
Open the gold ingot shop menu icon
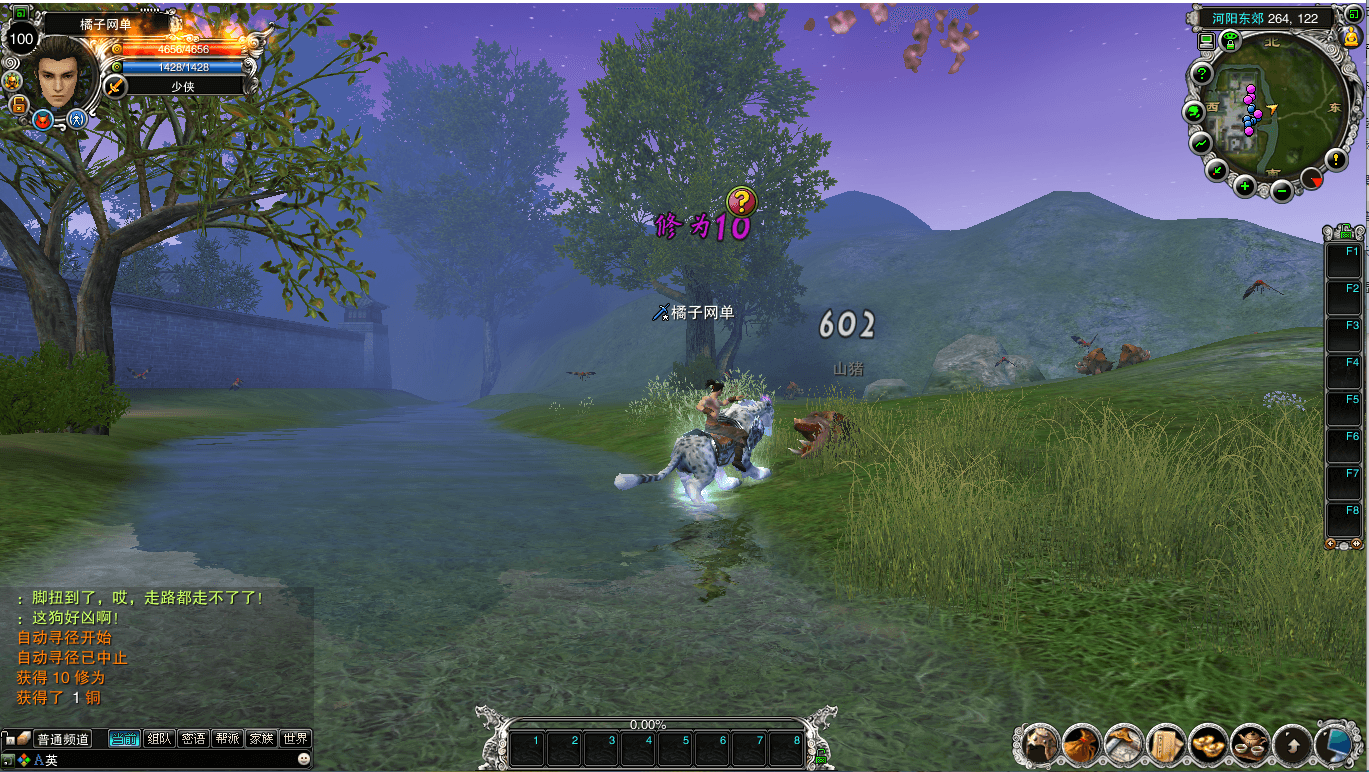(x=1209, y=744)
